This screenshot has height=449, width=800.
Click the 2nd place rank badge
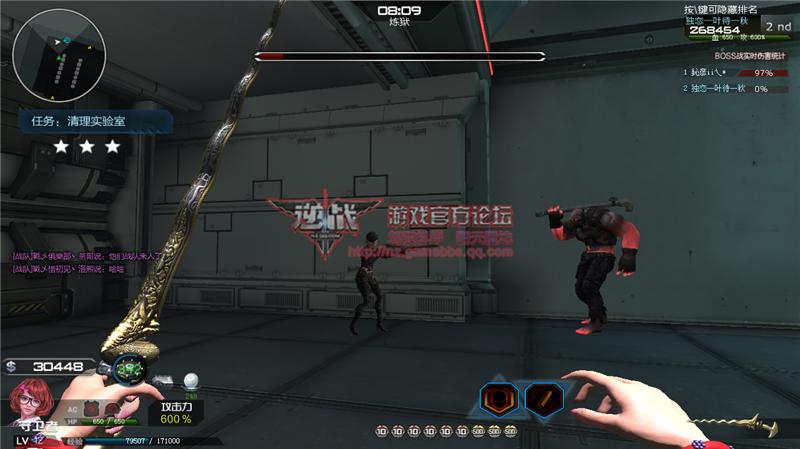click(777, 26)
